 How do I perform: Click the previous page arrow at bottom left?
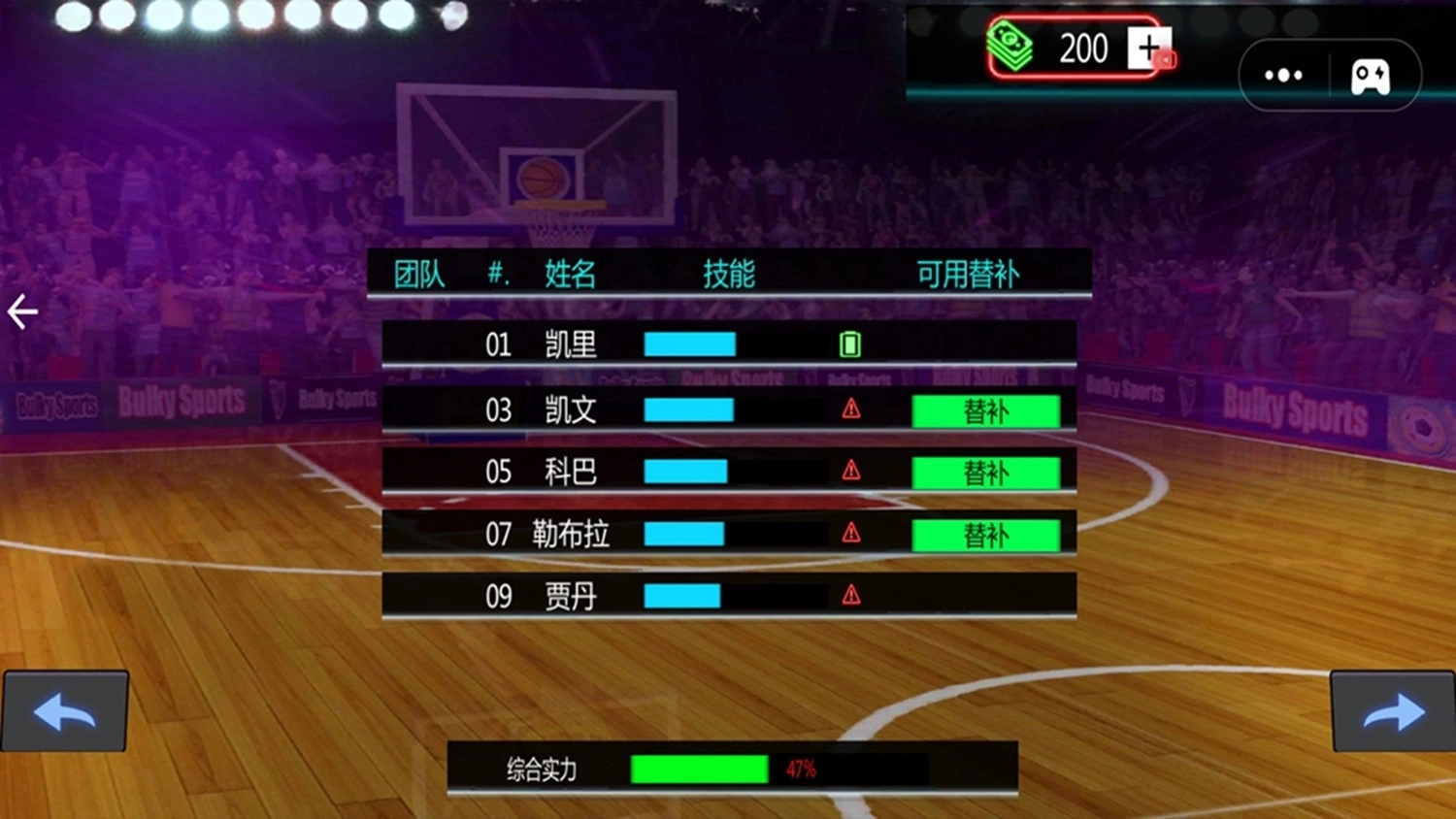pos(64,712)
